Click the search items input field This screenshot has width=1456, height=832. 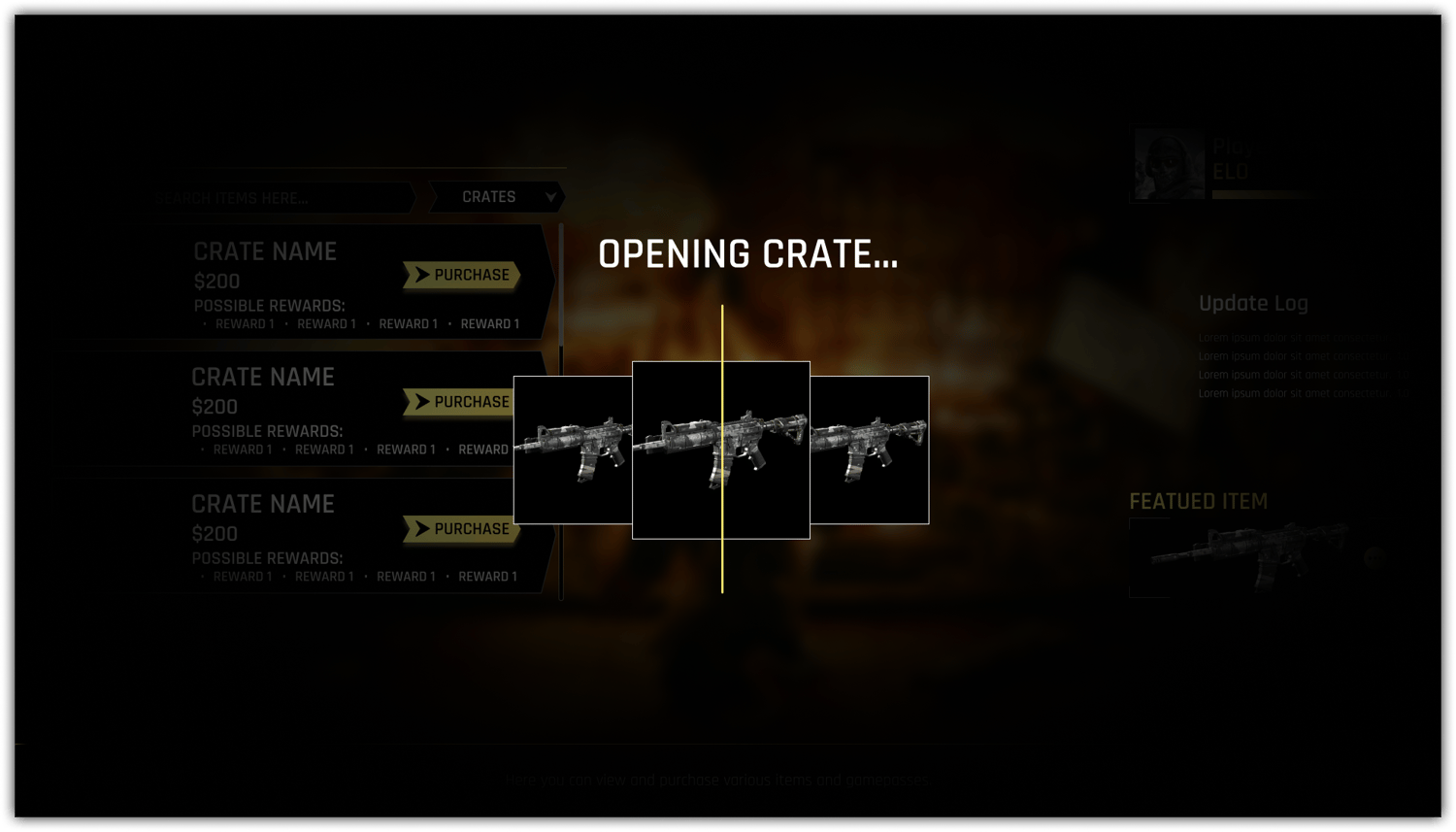click(x=281, y=198)
